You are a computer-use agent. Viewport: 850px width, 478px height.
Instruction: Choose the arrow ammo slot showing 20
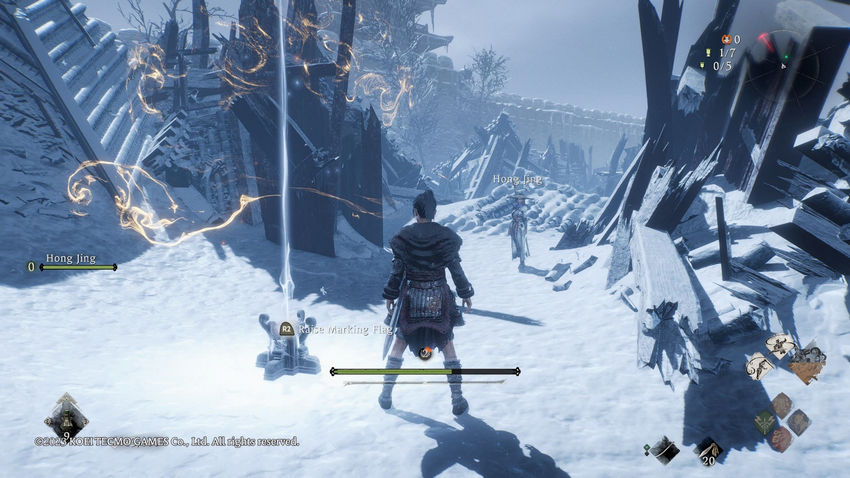tap(708, 449)
